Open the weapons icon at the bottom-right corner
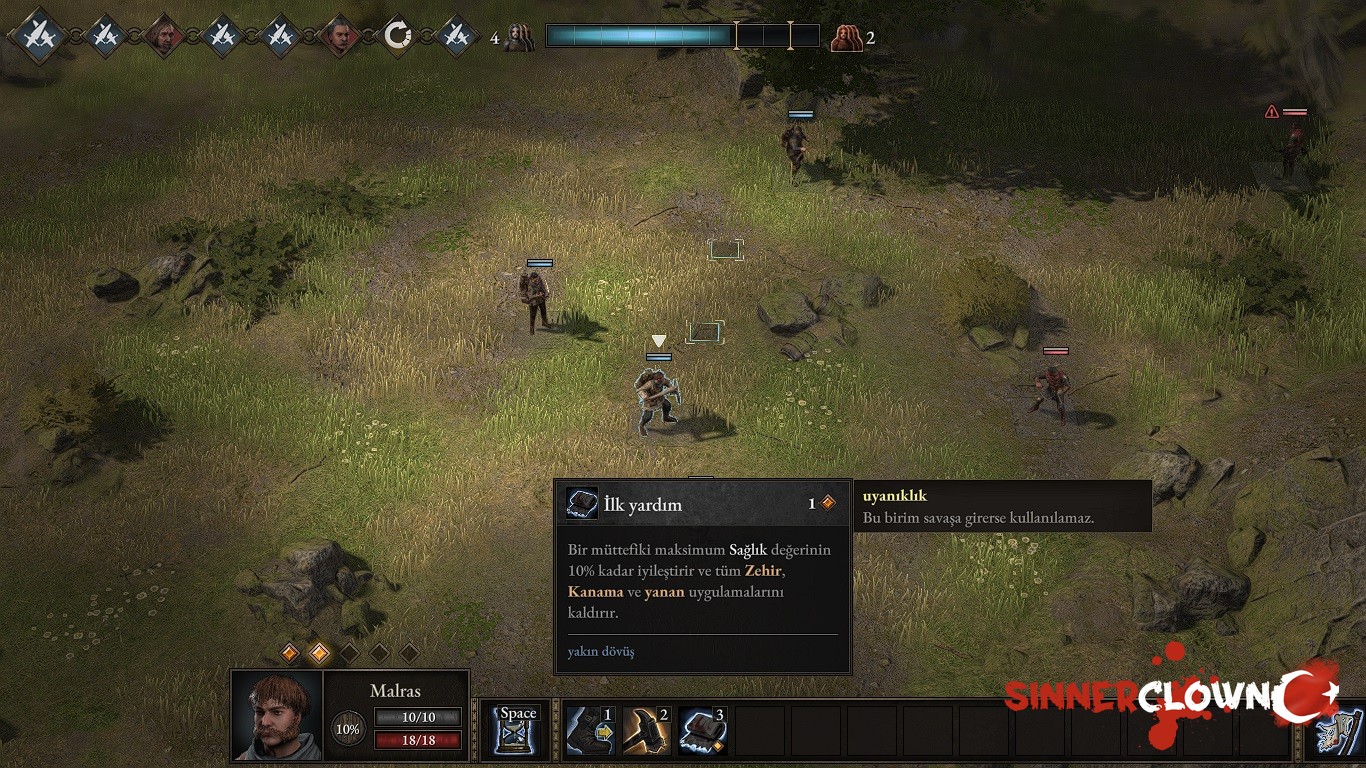 (x=1338, y=733)
